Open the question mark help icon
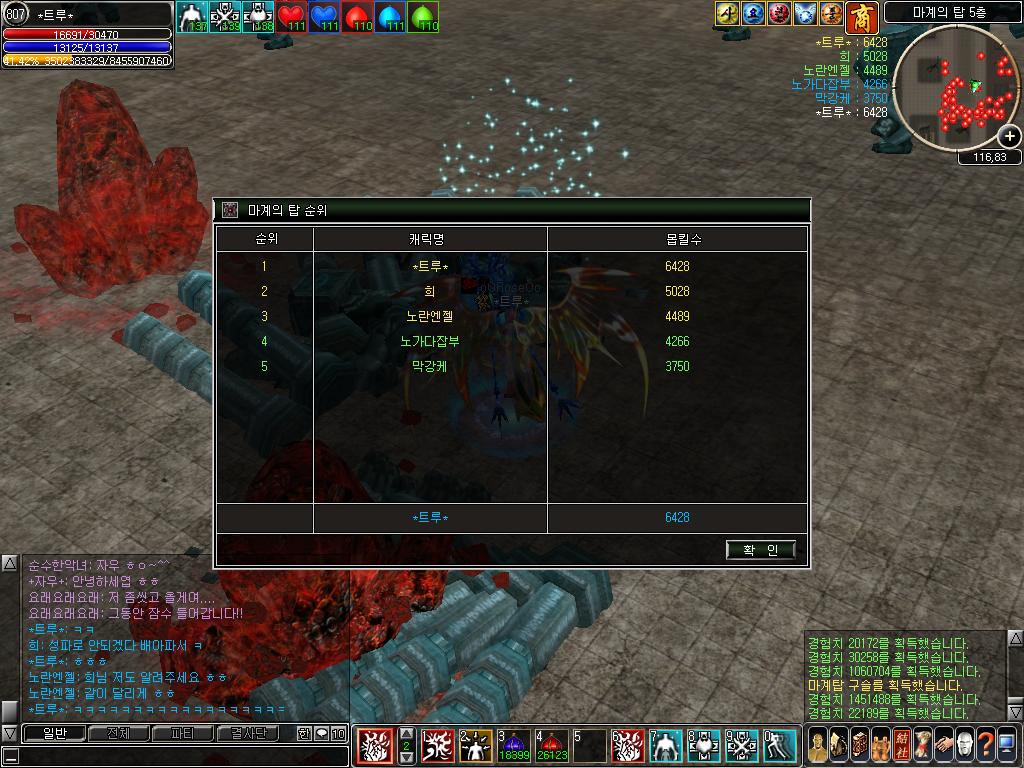The image size is (1024, 768). (x=985, y=746)
